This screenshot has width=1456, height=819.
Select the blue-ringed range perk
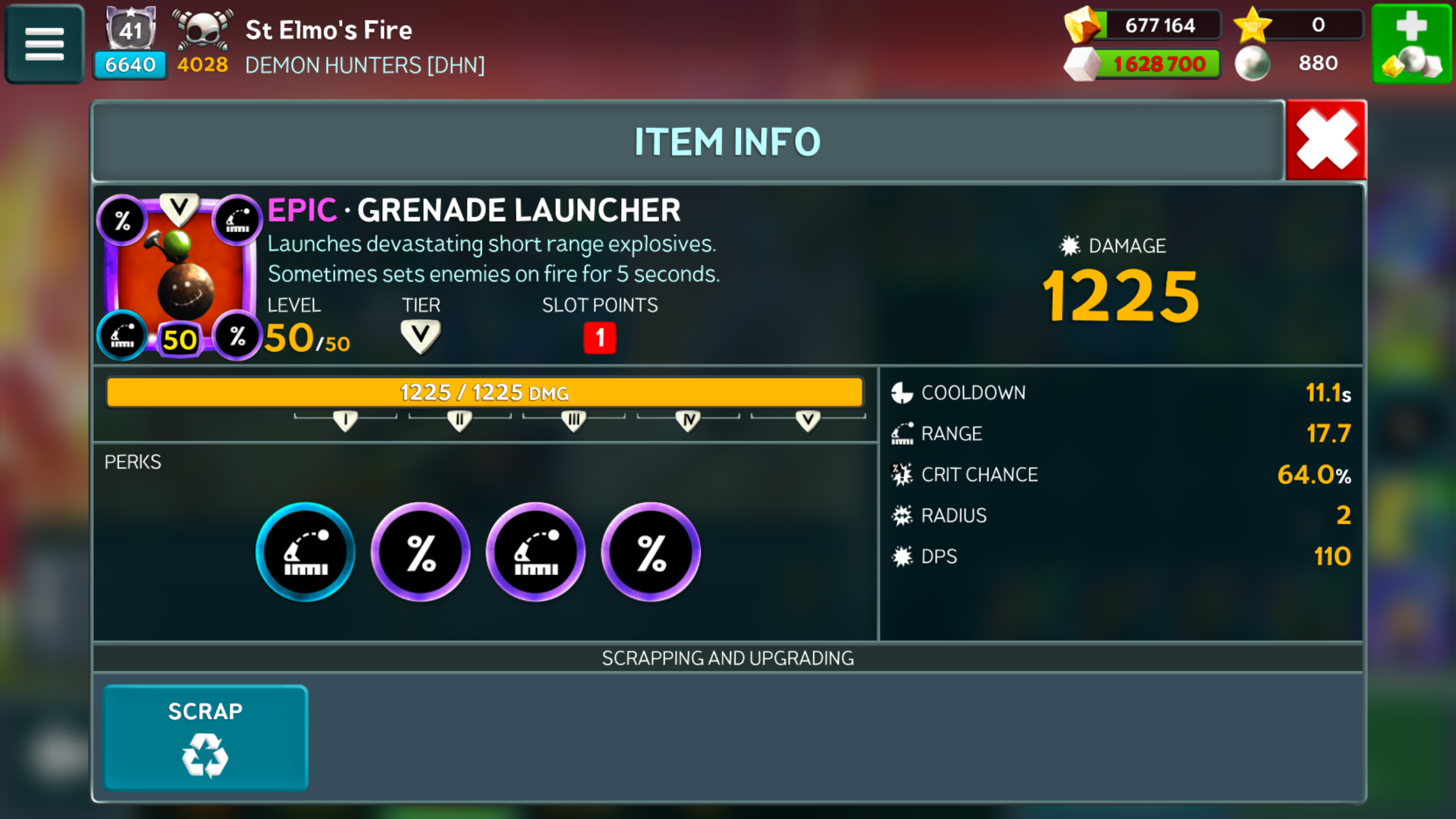305,552
